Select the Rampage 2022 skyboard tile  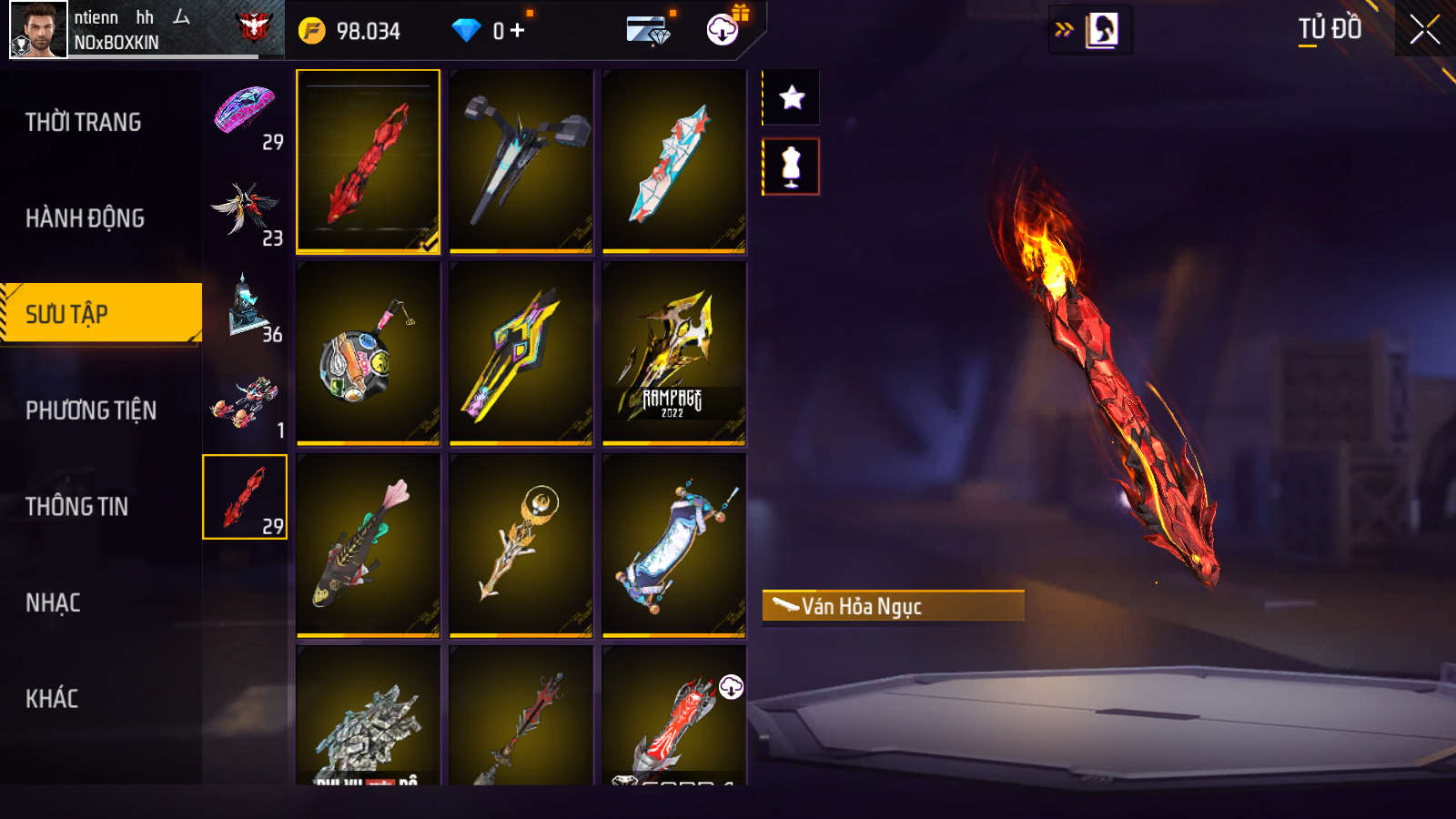point(673,353)
